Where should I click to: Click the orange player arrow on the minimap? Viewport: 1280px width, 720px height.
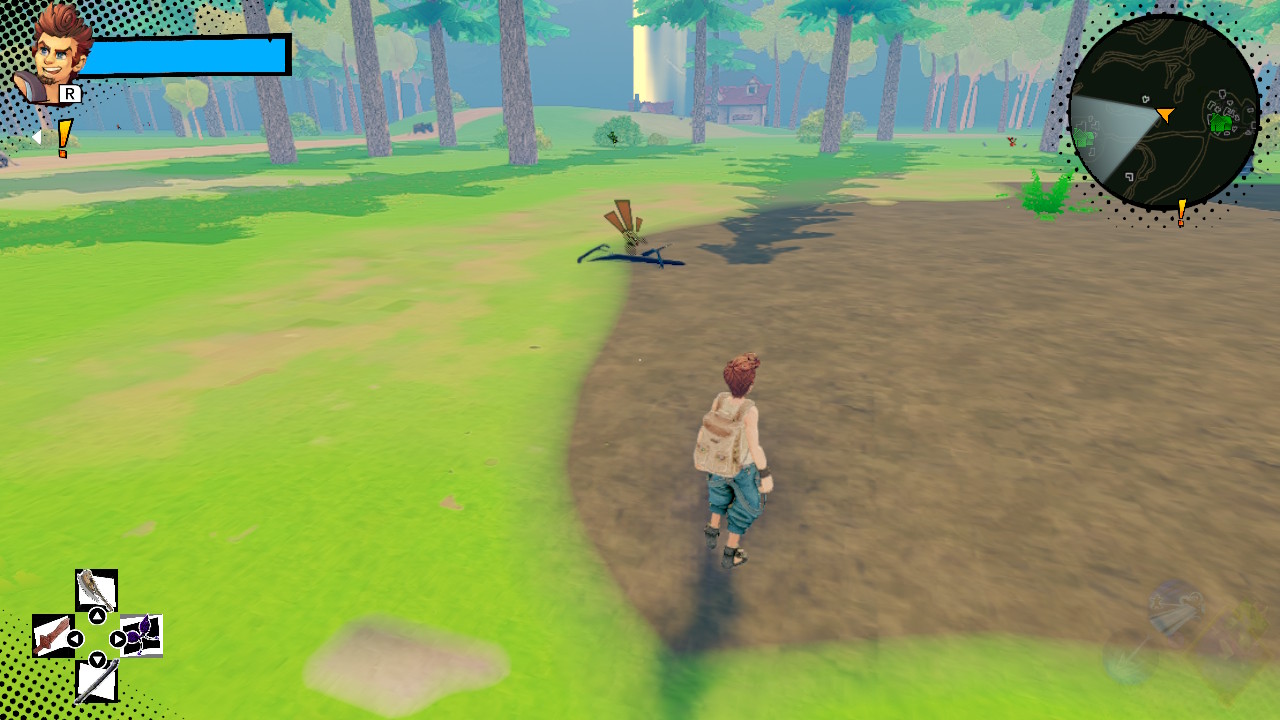(1165, 115)
